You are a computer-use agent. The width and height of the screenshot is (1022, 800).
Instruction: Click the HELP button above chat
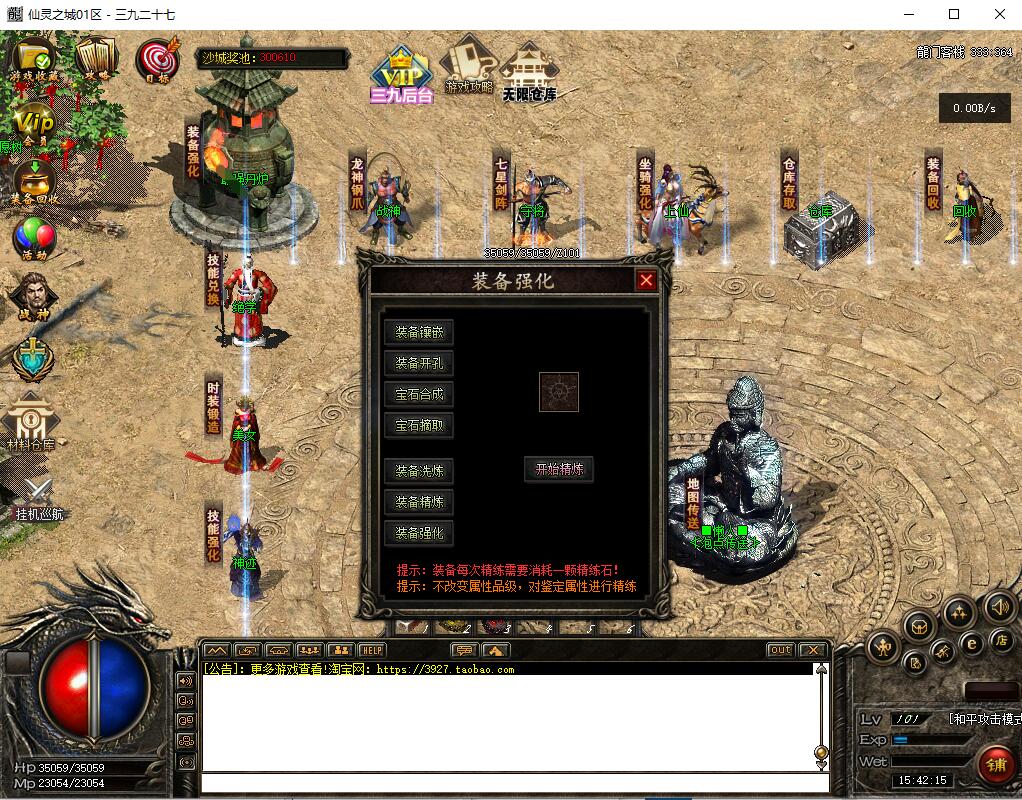pos(372,650)
